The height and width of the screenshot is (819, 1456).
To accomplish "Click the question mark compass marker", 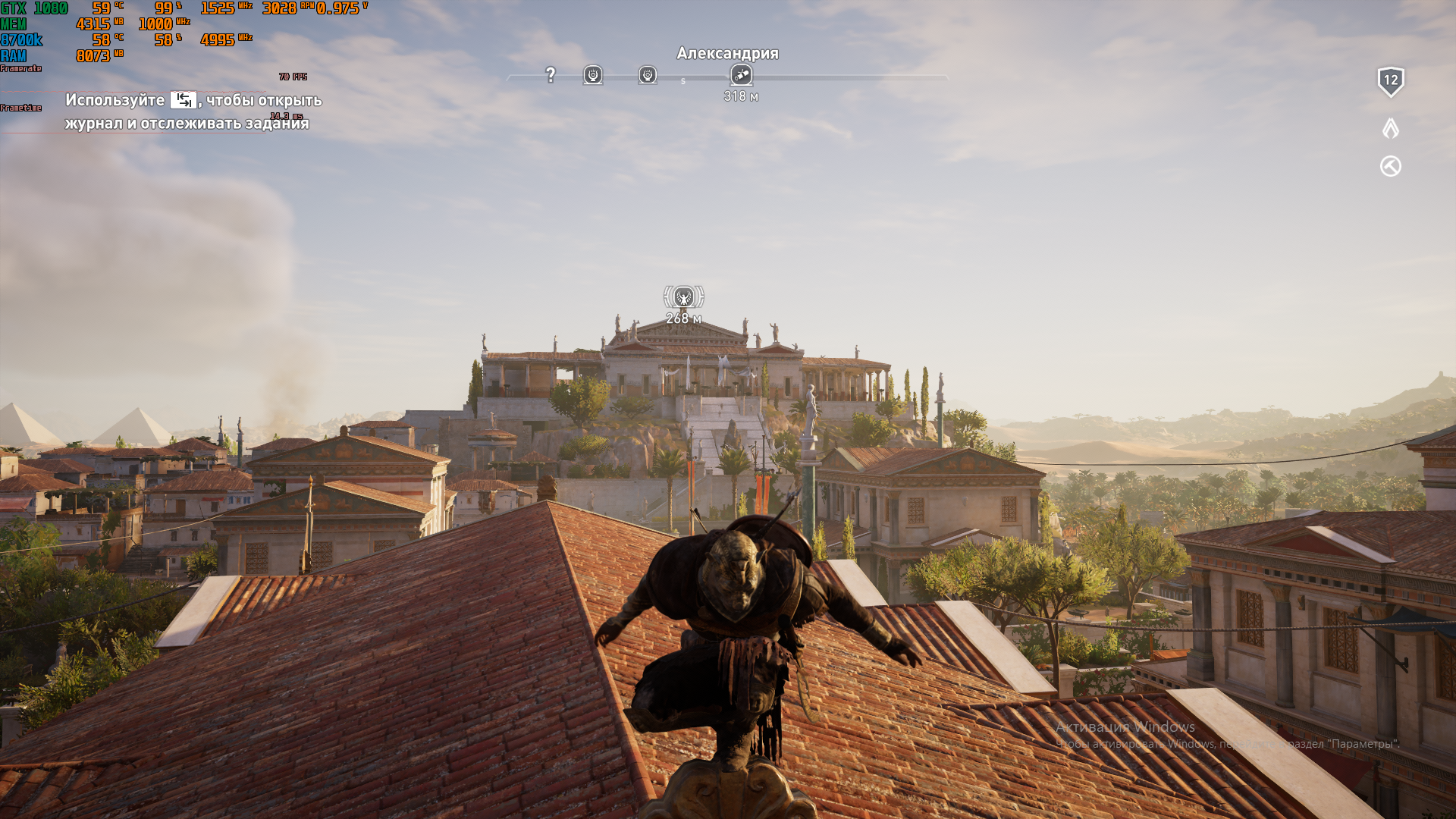I will (x=551, y=74).
